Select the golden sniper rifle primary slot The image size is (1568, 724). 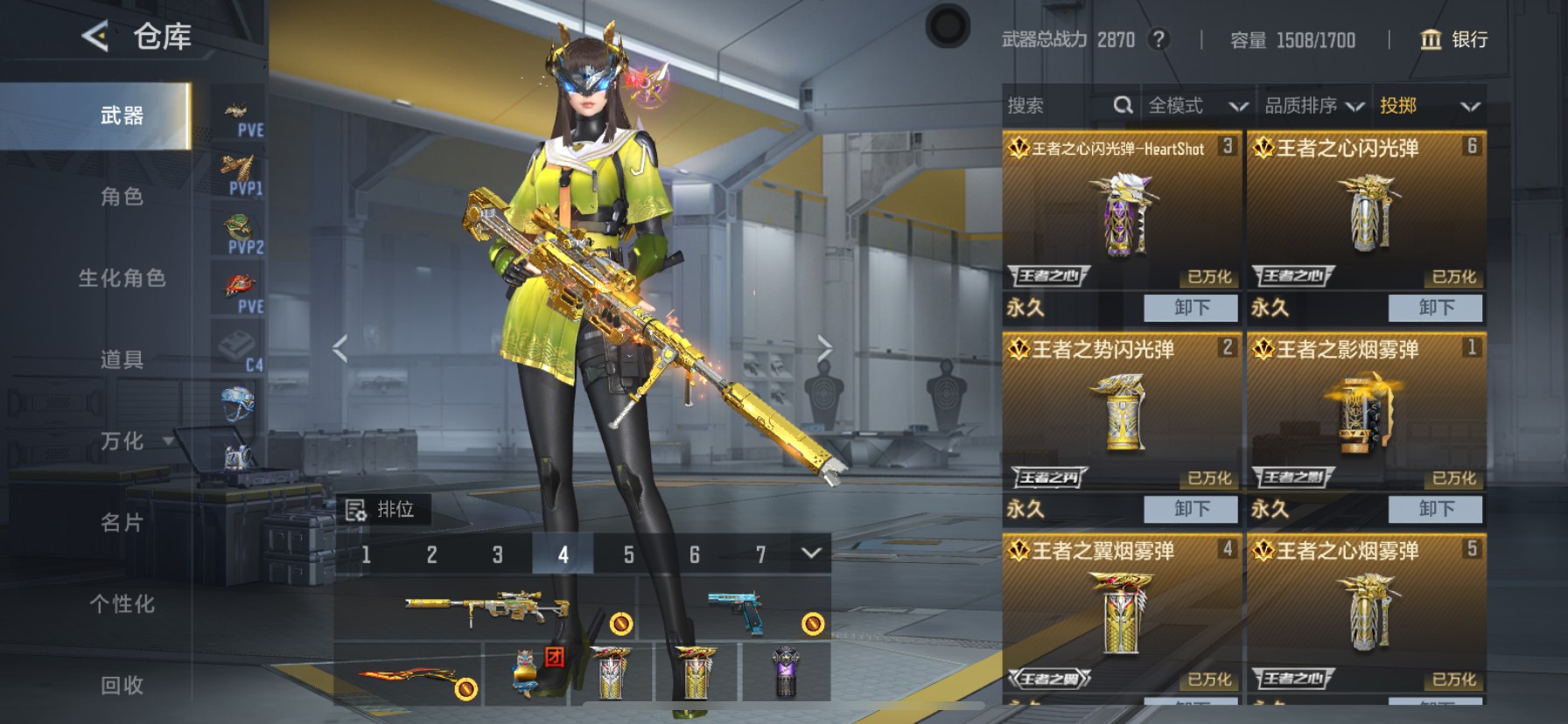click(486, 609)
